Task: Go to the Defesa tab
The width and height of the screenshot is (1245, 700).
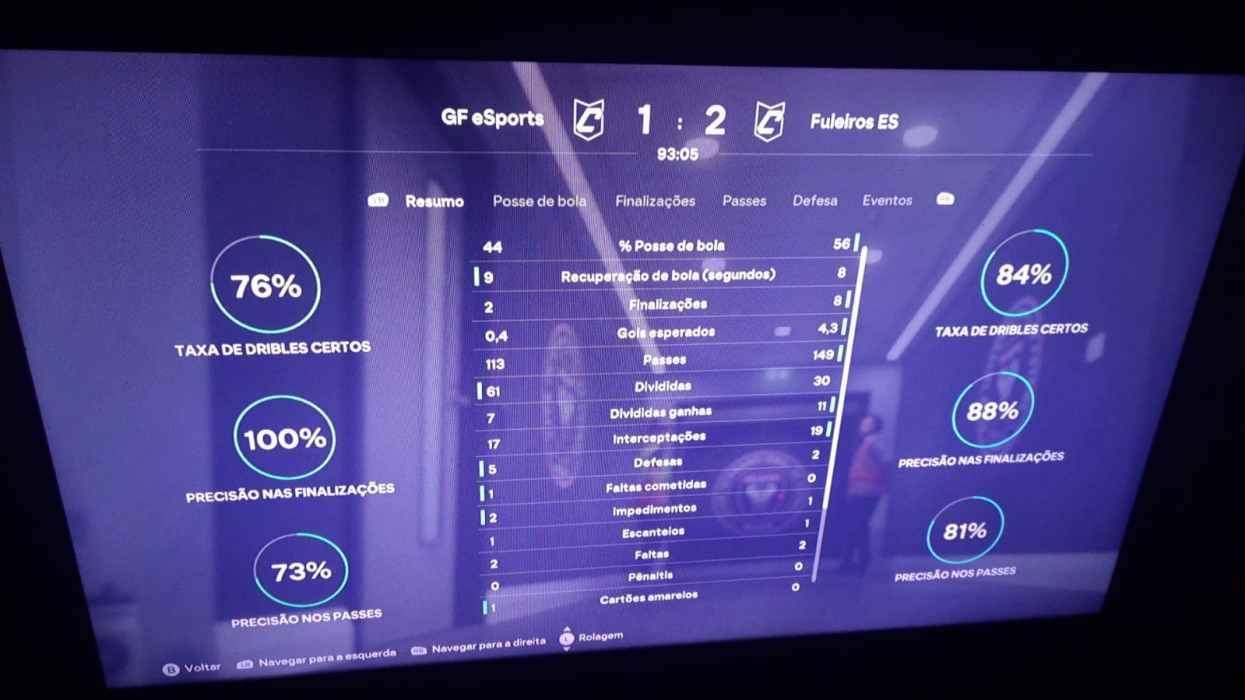Action: pos(815,201)
